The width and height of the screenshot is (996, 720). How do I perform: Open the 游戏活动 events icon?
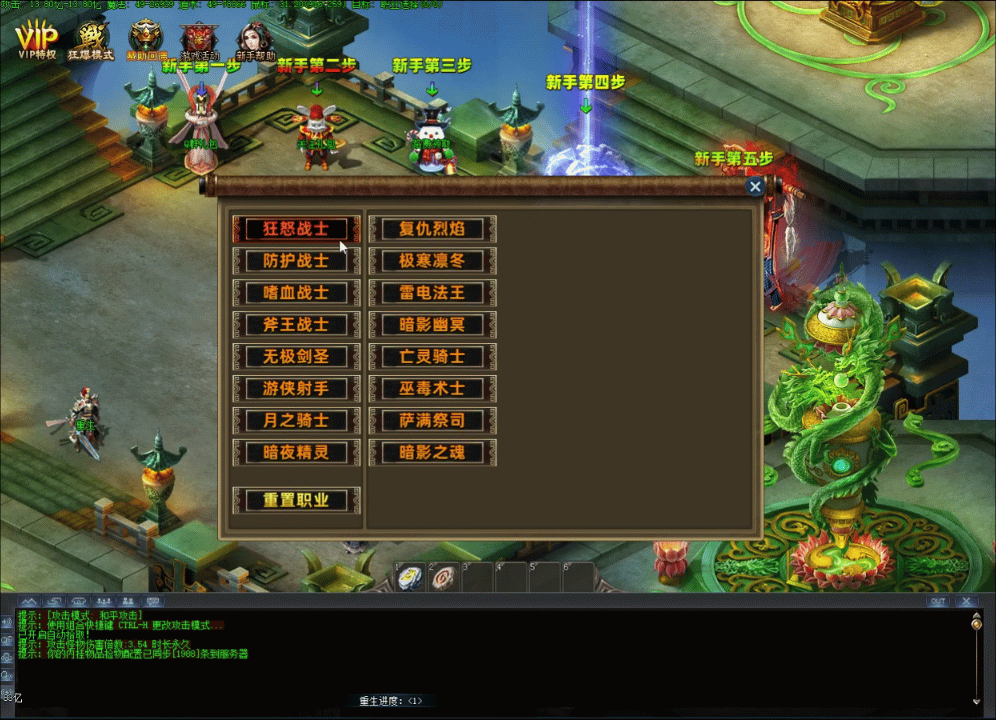coord(199,40)
